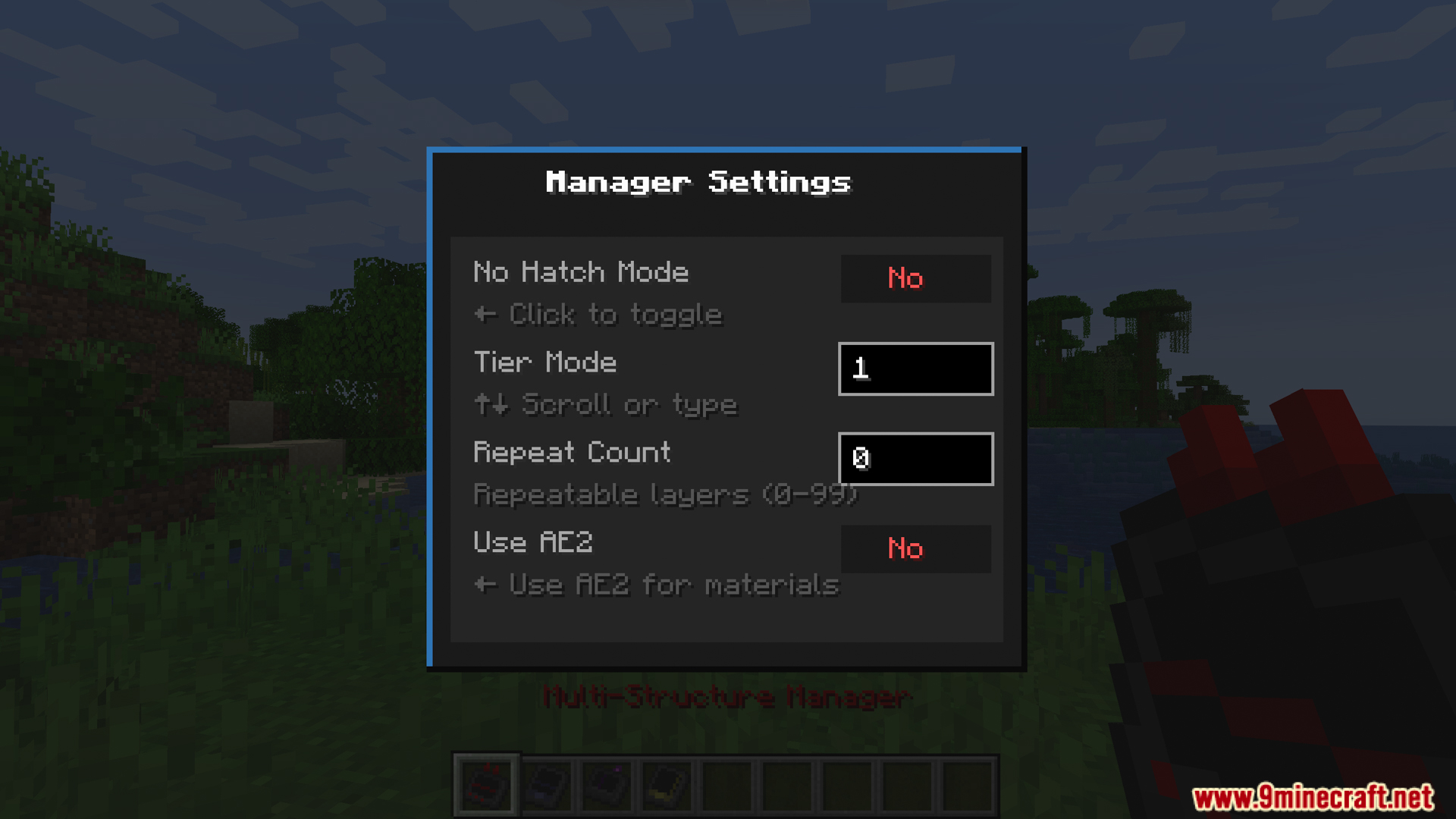This screenshot has width=1456, height=819.
Task: Toggle No Hatch Mode off and on
Action: tap(915, 278)
